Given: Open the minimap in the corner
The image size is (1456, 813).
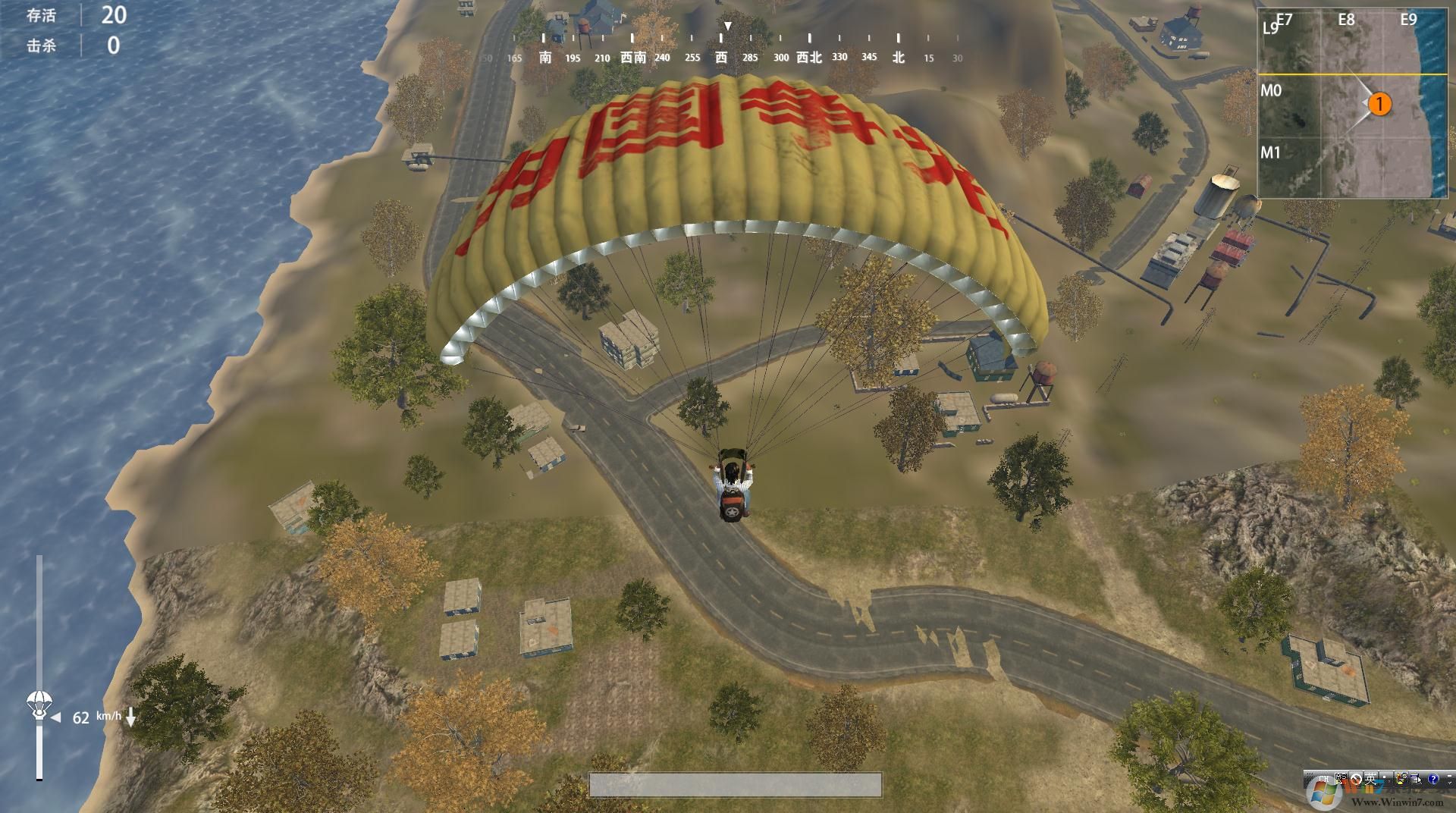Looking at the screenshot, I should pos(1352,104).
